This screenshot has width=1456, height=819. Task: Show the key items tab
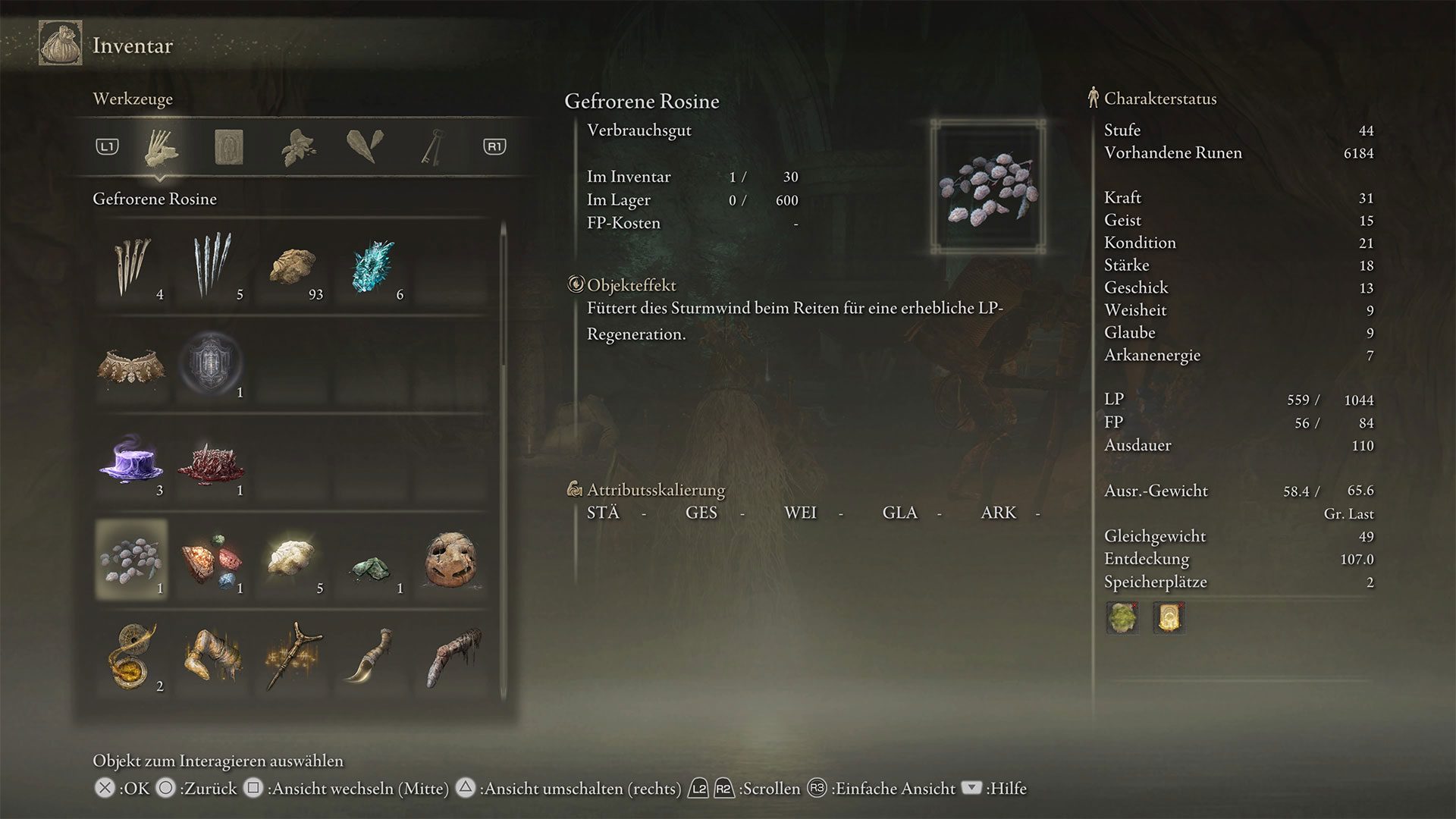point(432,146)
